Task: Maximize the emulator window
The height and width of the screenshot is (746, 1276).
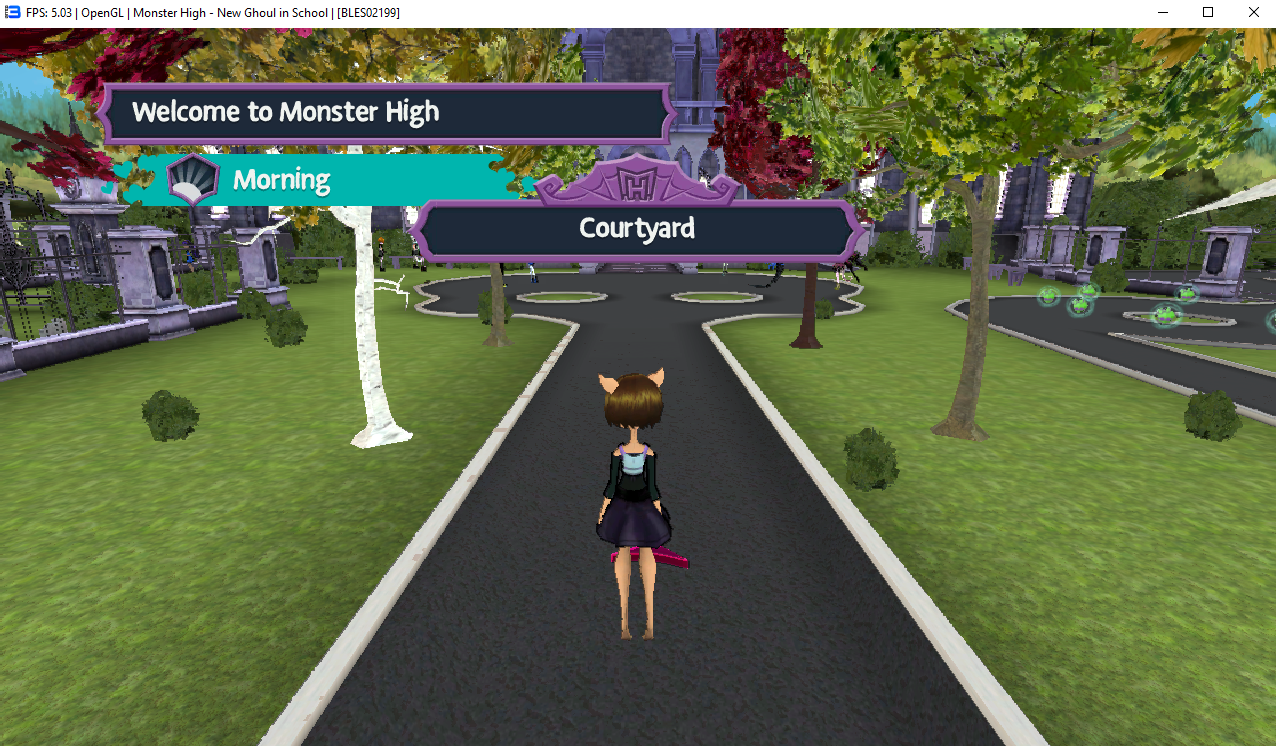Action: click(x=1208, y=13)
